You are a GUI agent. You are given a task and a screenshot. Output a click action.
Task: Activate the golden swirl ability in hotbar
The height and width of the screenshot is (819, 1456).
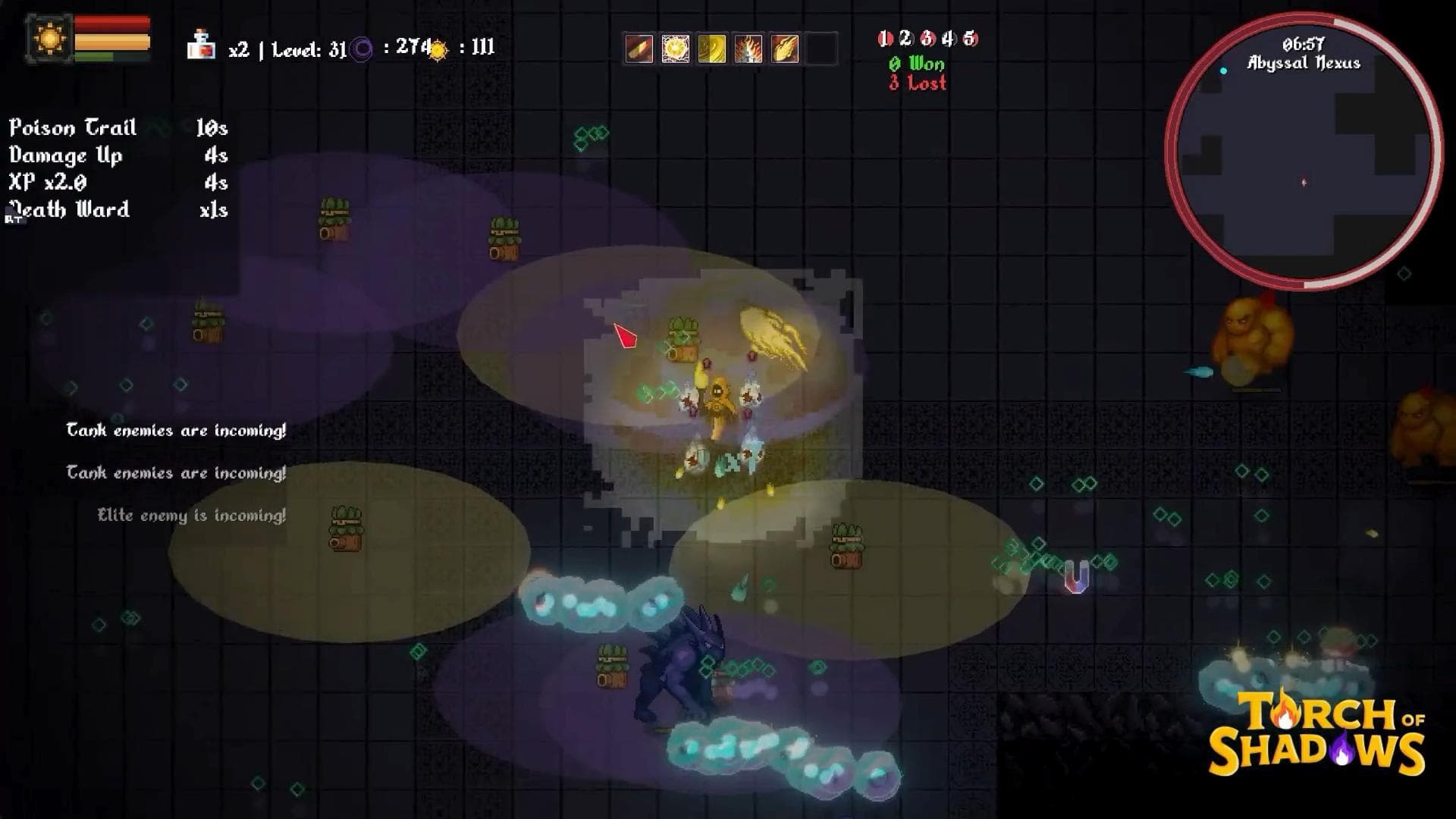coord(711,49)
